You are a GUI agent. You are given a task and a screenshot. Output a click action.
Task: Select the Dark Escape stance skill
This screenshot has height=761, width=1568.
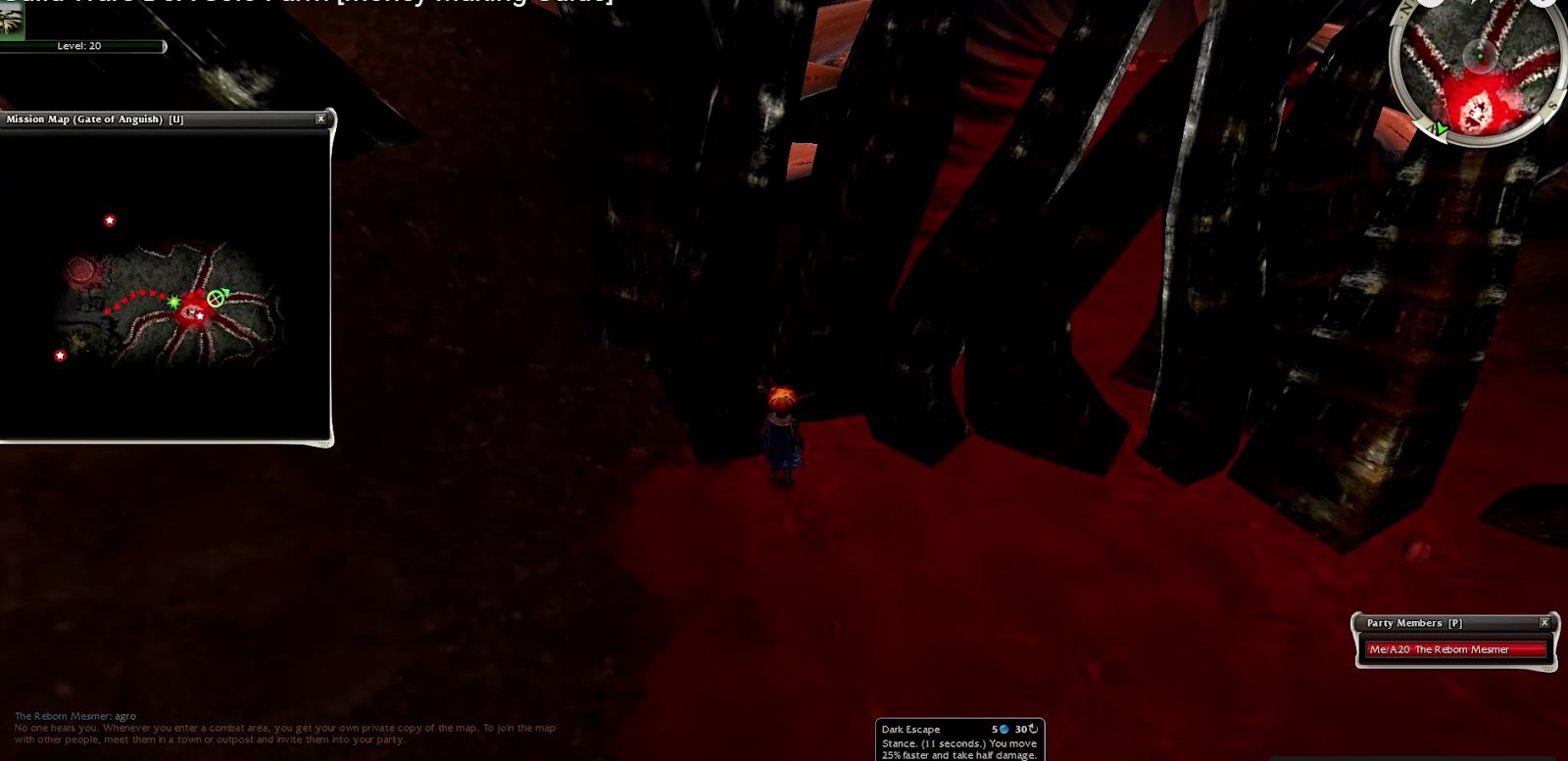pos(909,729)
